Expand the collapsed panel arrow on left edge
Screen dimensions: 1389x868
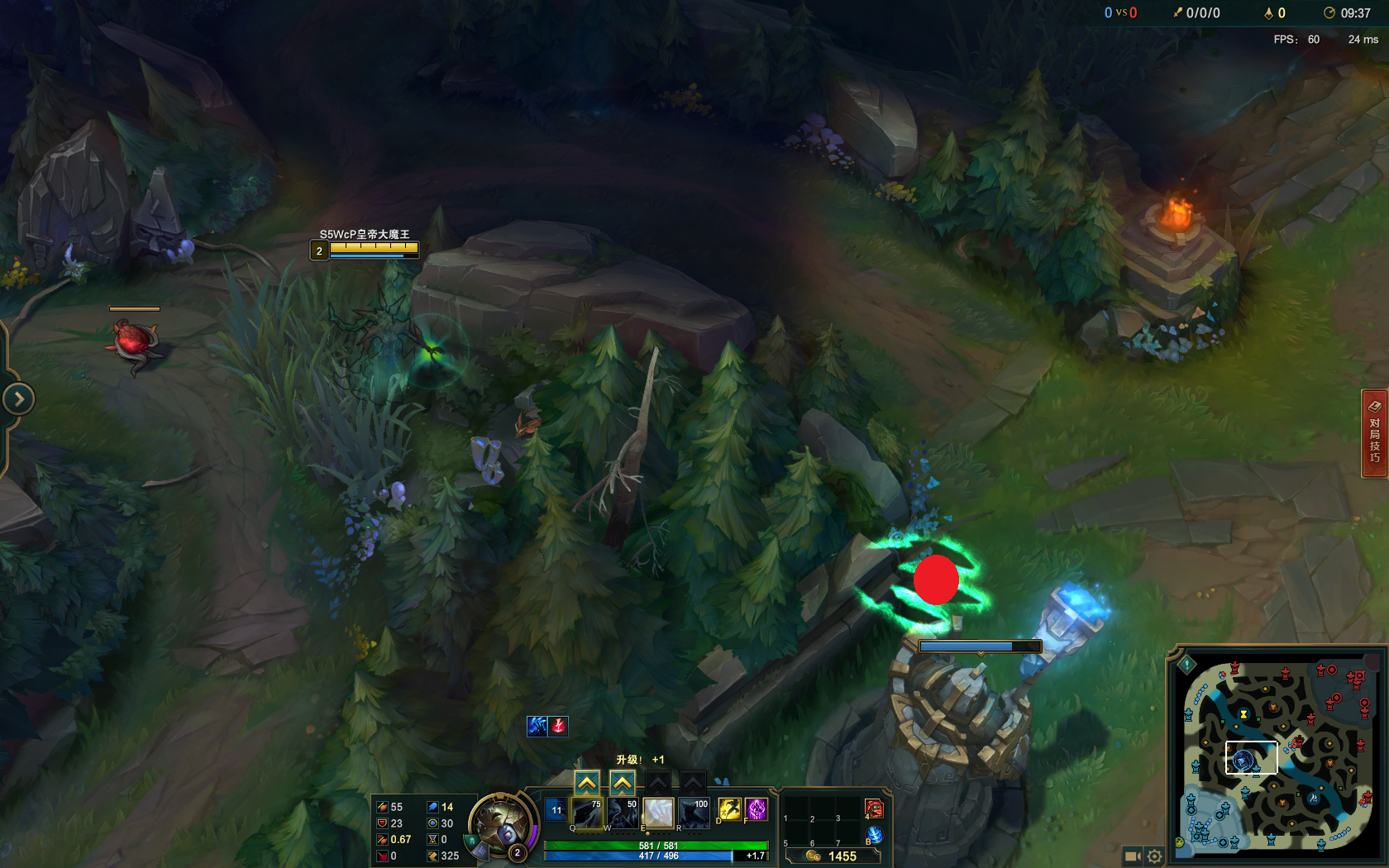pos(18,398)
